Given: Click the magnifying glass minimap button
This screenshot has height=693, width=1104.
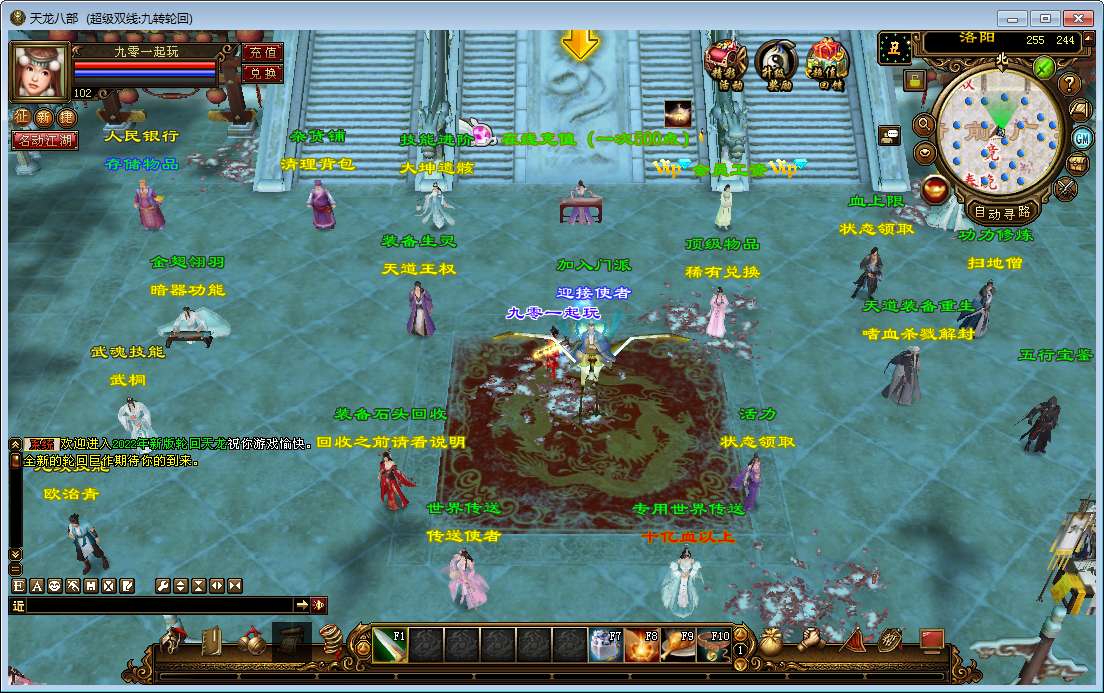Looking at the screenshot, I should pos(924,126).
